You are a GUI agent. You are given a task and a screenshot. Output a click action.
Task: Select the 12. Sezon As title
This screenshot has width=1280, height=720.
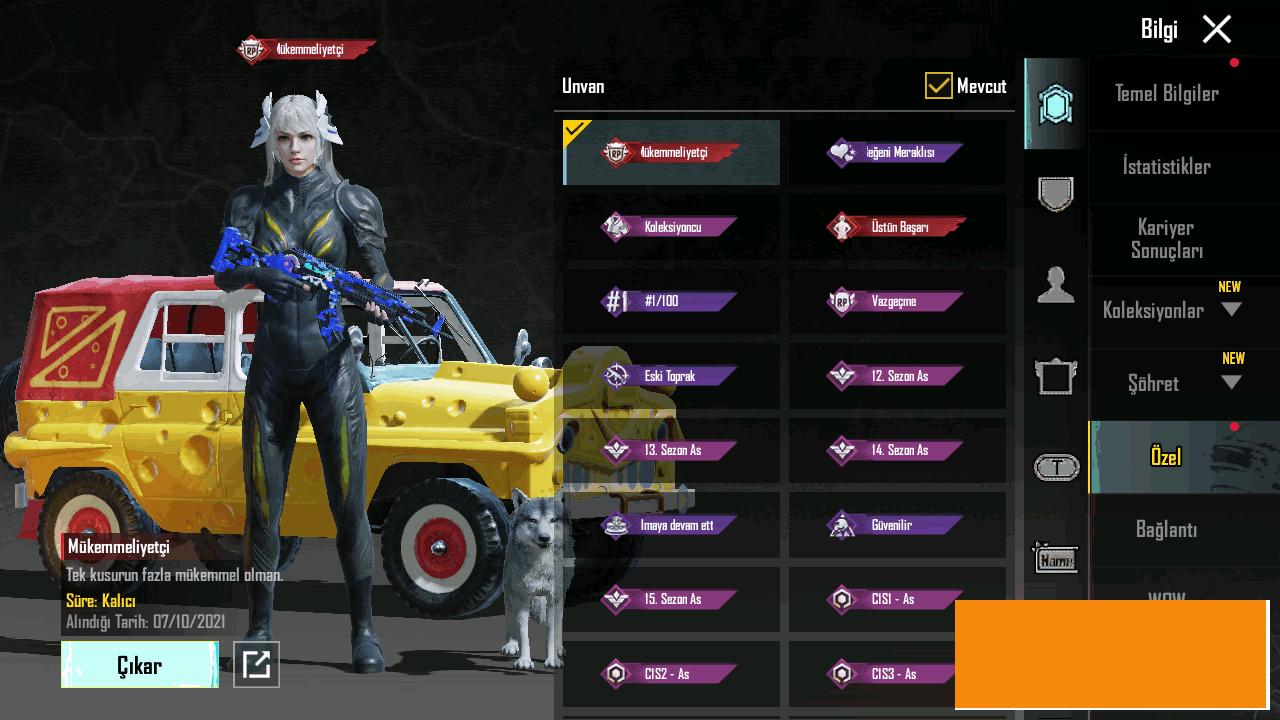coord(897,376)
